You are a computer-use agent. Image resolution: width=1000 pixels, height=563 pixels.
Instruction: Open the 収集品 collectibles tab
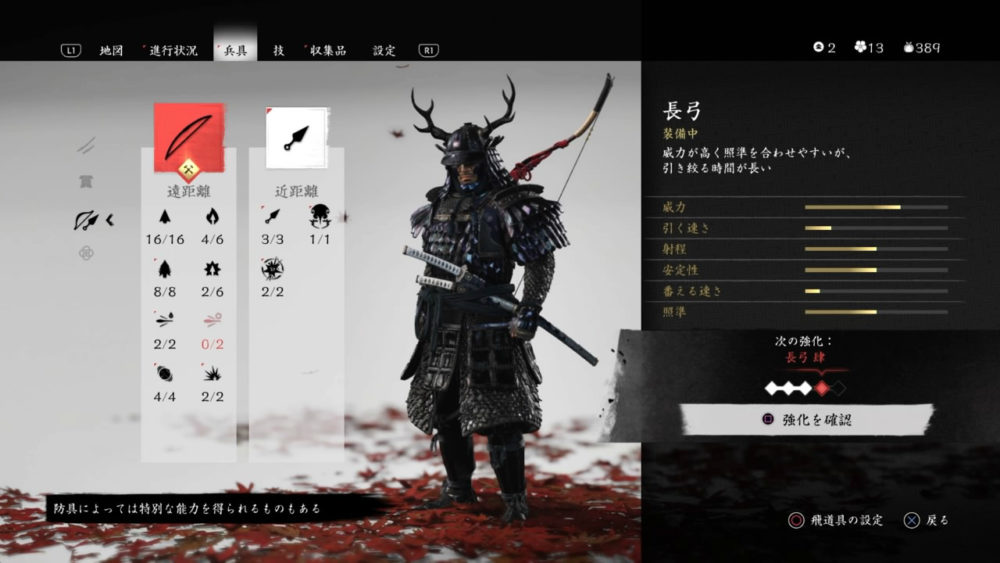click(327, 50)
